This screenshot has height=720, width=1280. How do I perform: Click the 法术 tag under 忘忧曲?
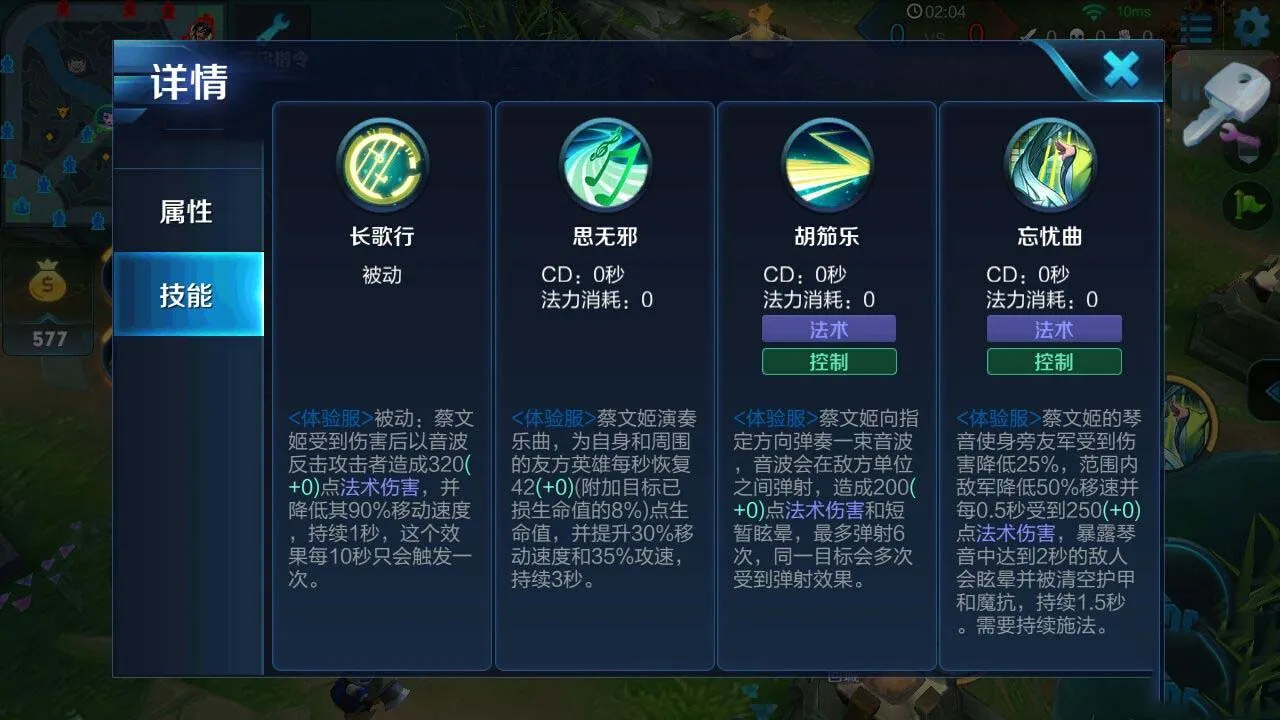coord(1054,328)
